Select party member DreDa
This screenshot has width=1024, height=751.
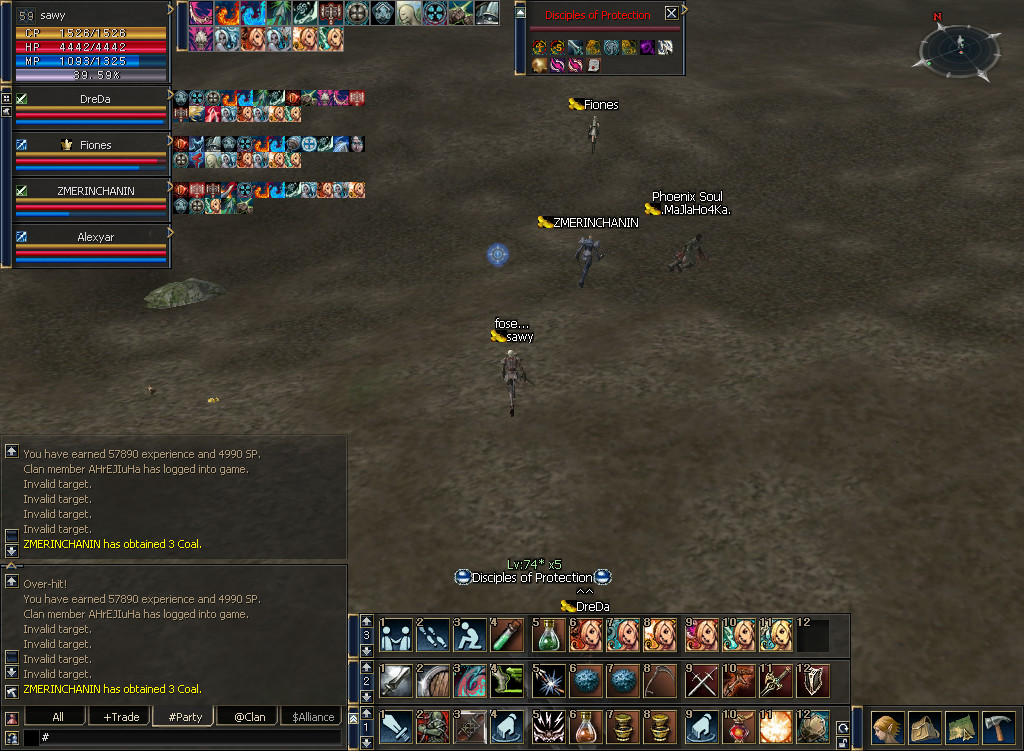pyautogui.click(x=96, y=99)
